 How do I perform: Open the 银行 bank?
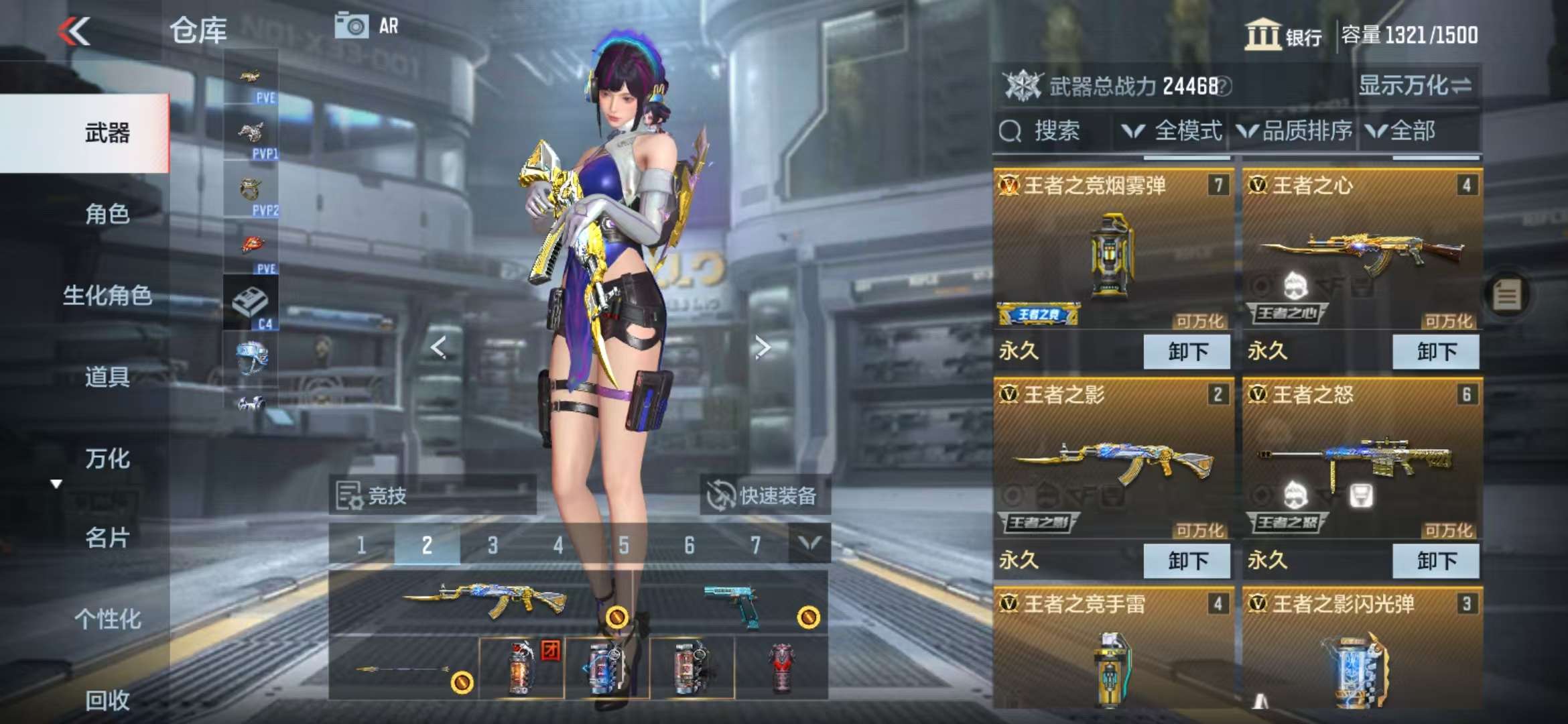click(1283, 35)
